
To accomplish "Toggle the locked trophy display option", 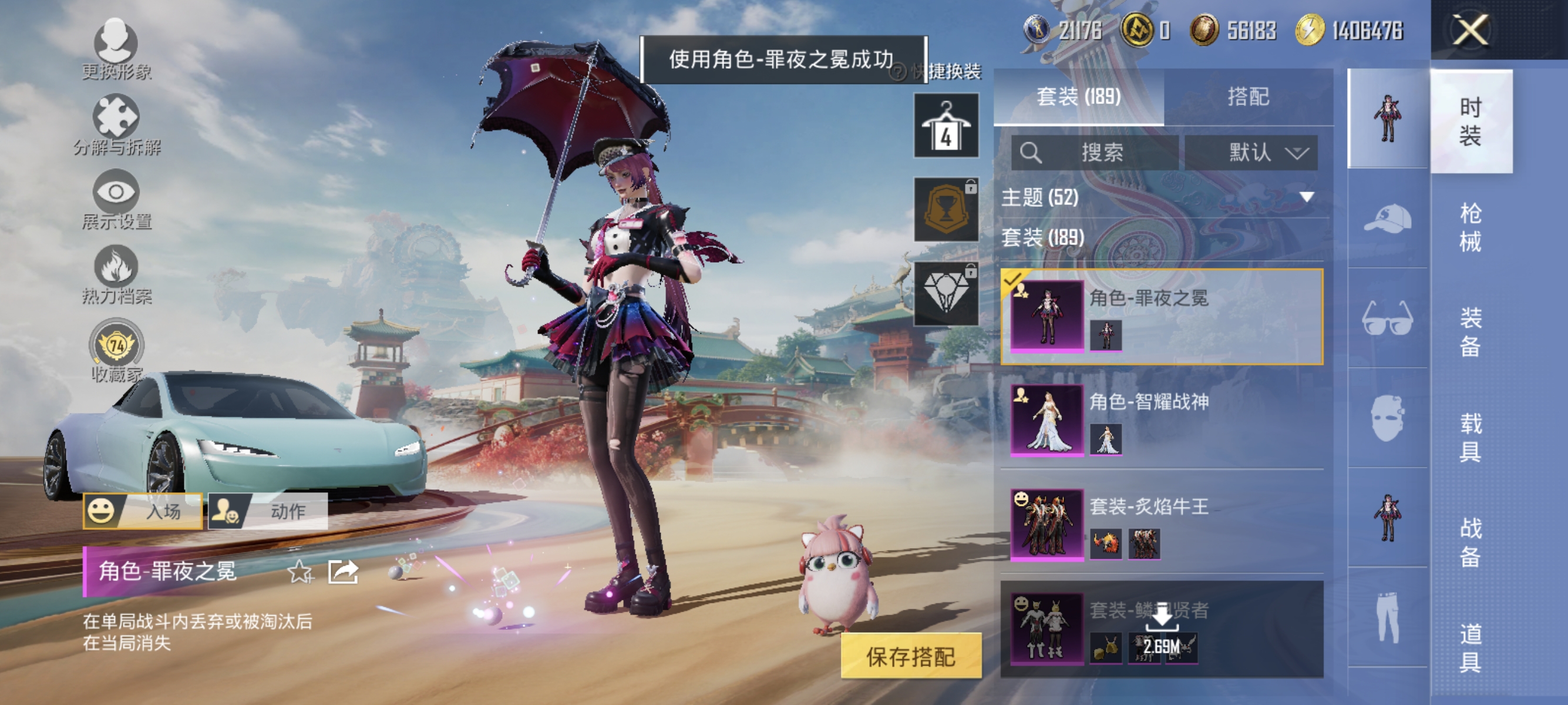I will pyautogui.click(x=947, y=207).
